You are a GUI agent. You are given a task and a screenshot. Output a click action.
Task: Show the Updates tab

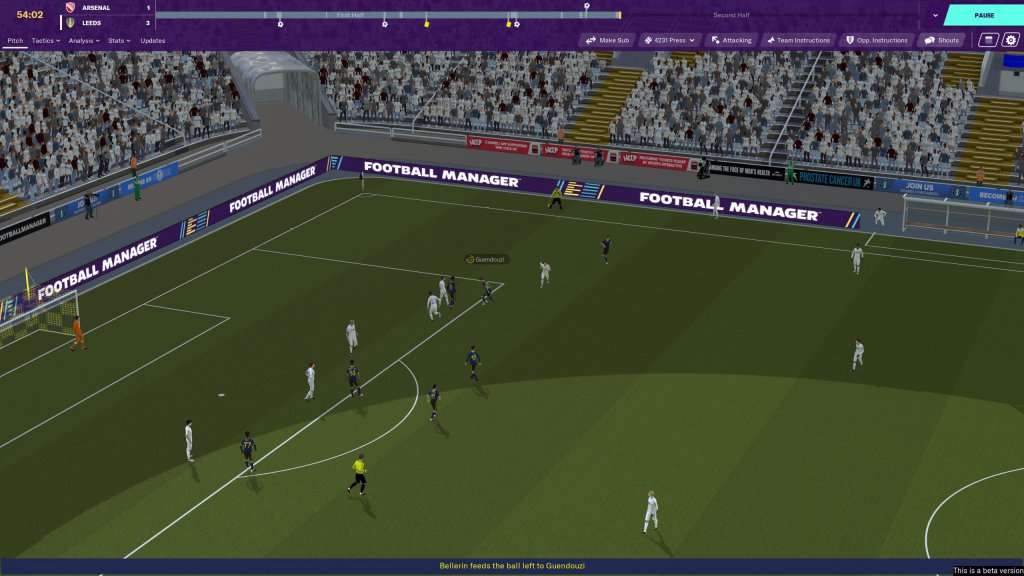(153, 41)
